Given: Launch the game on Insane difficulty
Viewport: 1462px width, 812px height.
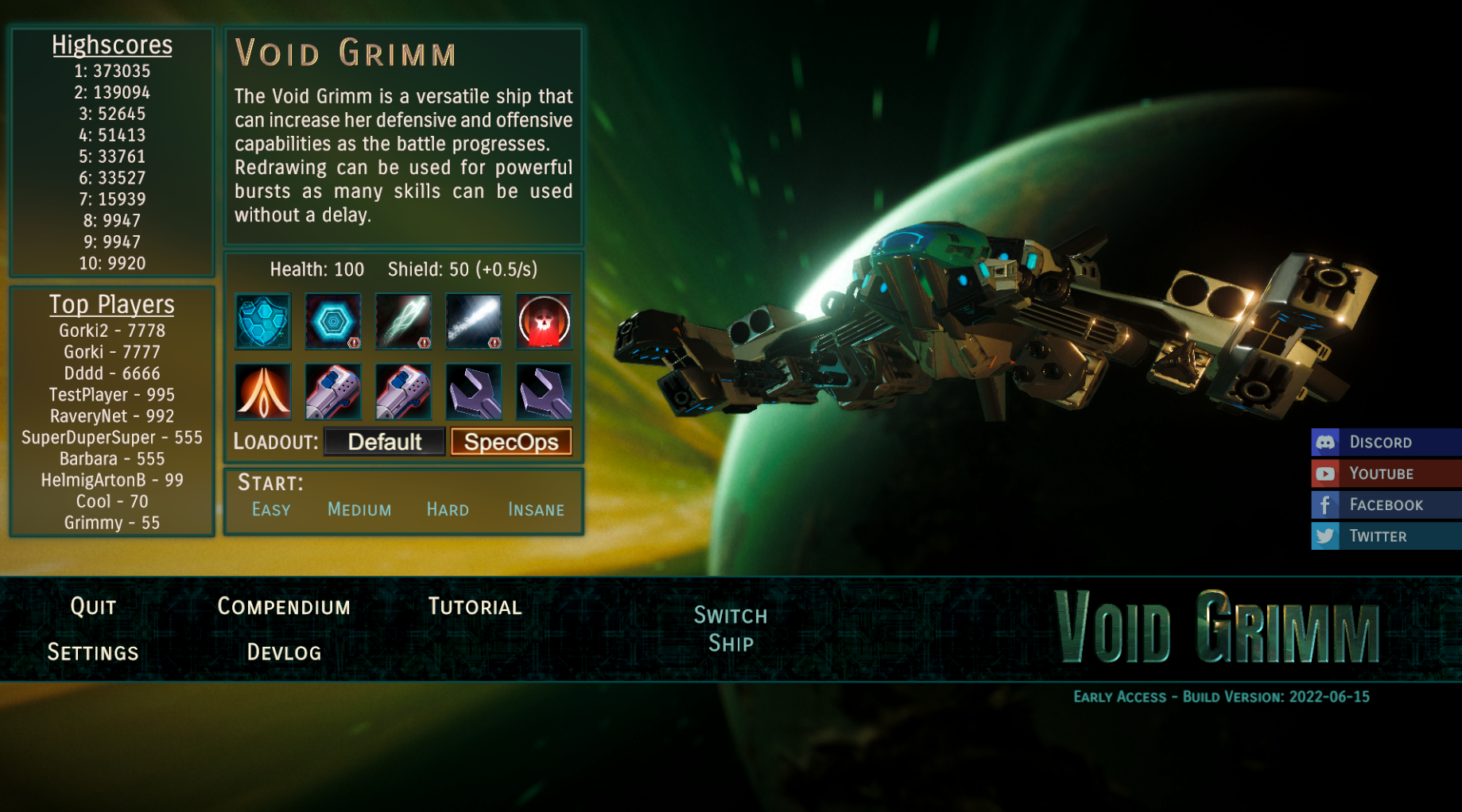Looking at the screenshot, I should 536,509.
